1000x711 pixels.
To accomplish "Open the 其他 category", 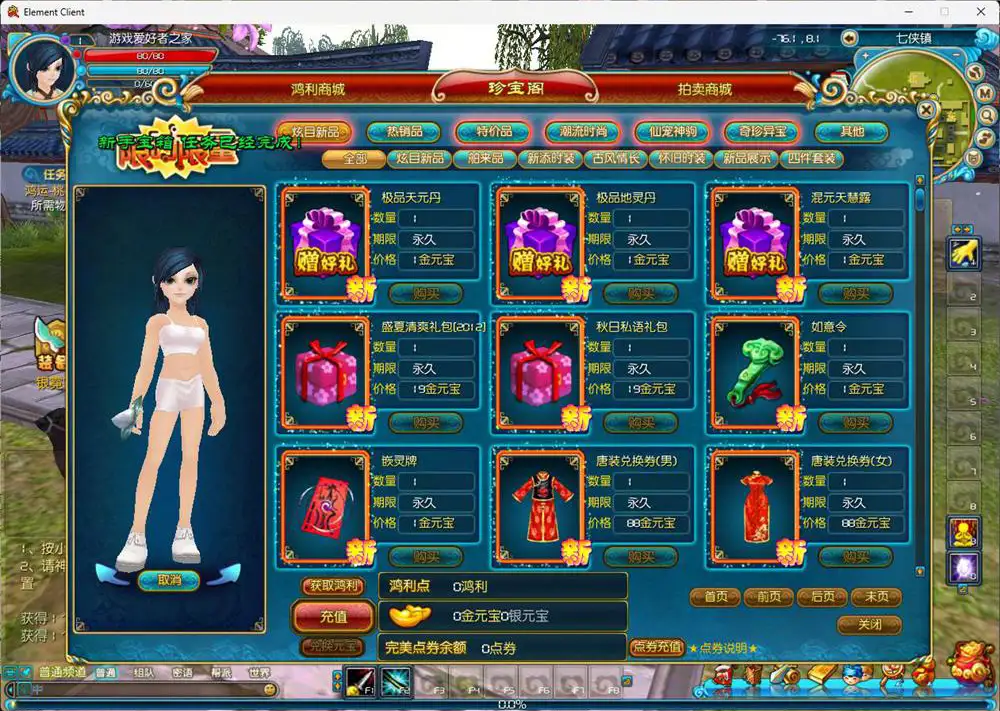I will [851, 132].
